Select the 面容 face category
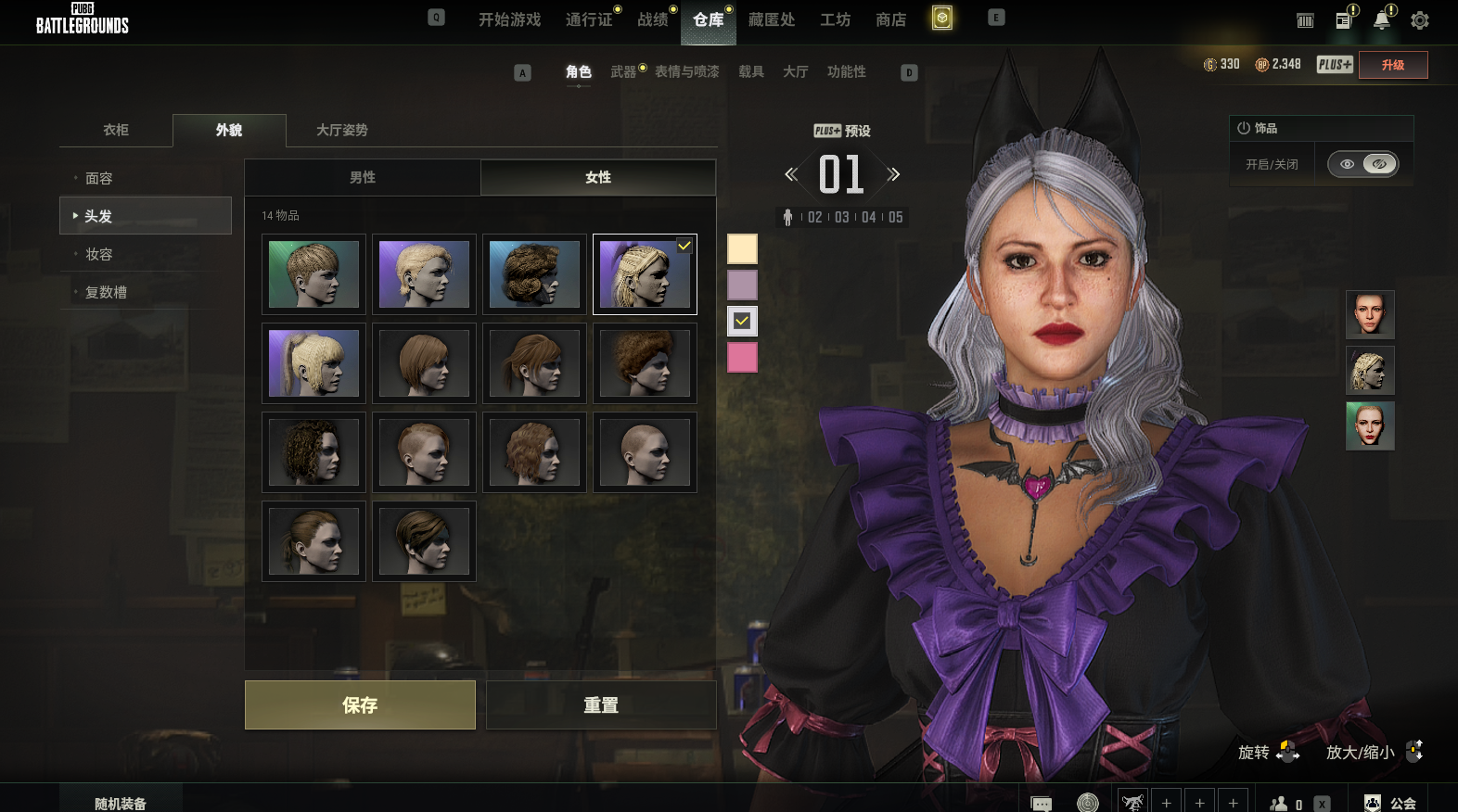Screen dimensions: 1458x812 pyautogui.click(x=99, y=178)
